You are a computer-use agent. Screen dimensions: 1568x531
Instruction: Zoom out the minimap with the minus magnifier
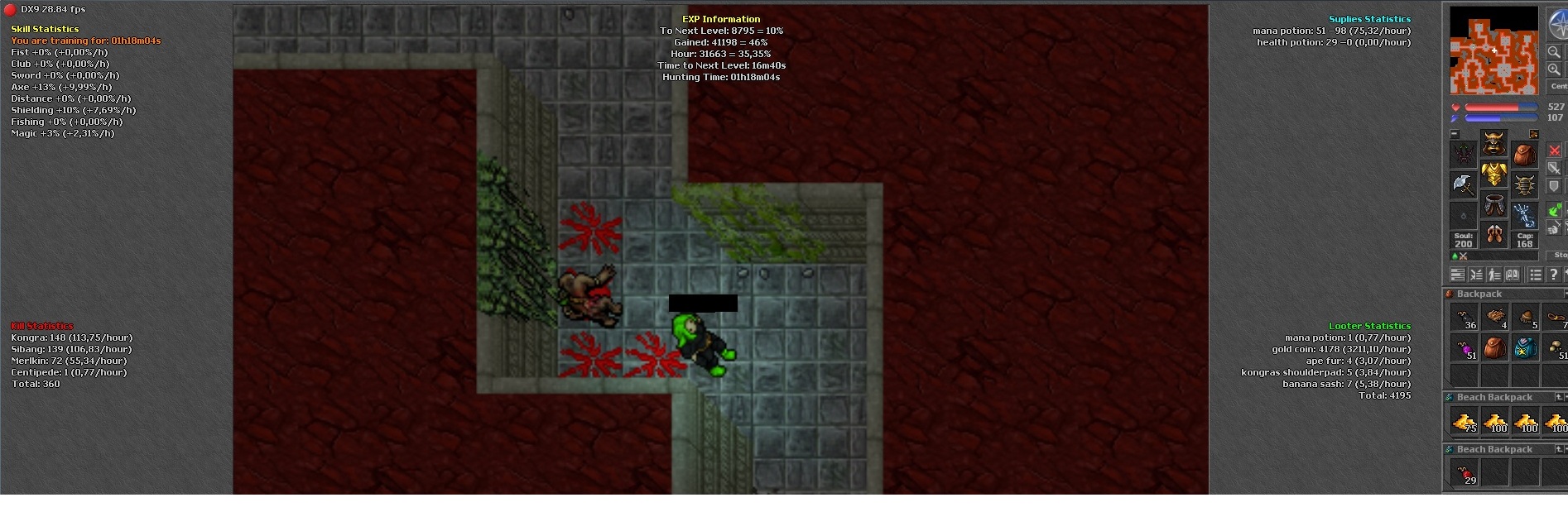tap(1554, 52)
